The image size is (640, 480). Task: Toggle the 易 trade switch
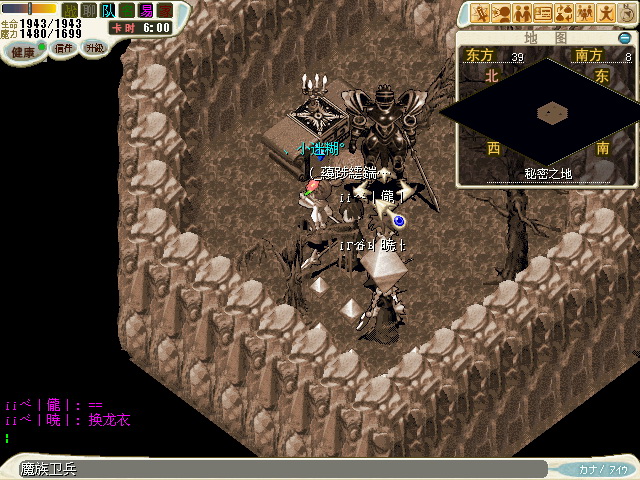[146, 10]
